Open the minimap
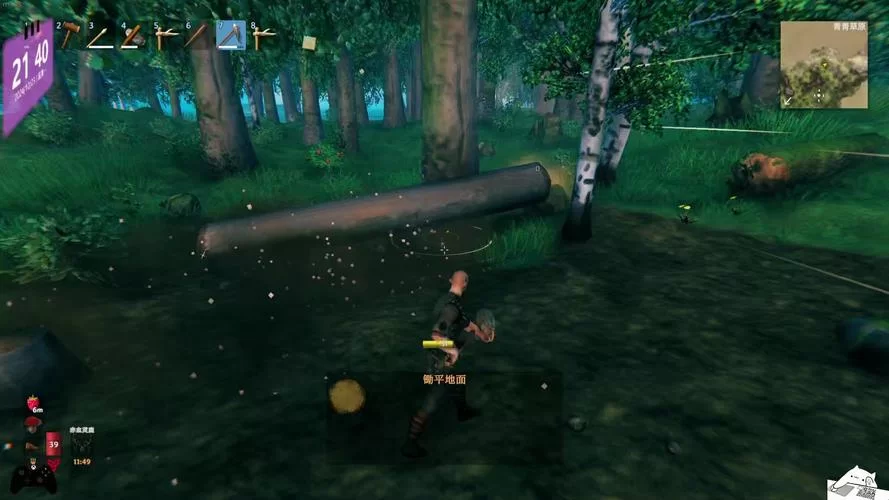Viewport: 889px width, 500px height. (824, 65)
